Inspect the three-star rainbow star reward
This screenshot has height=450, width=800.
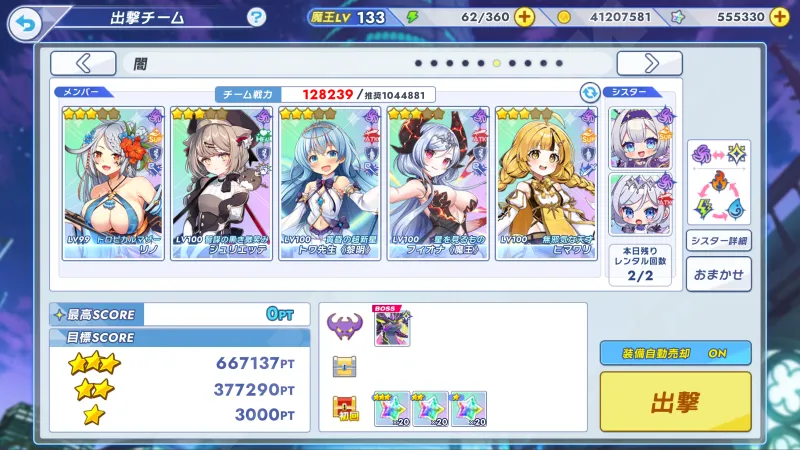(x=392, y=408)
